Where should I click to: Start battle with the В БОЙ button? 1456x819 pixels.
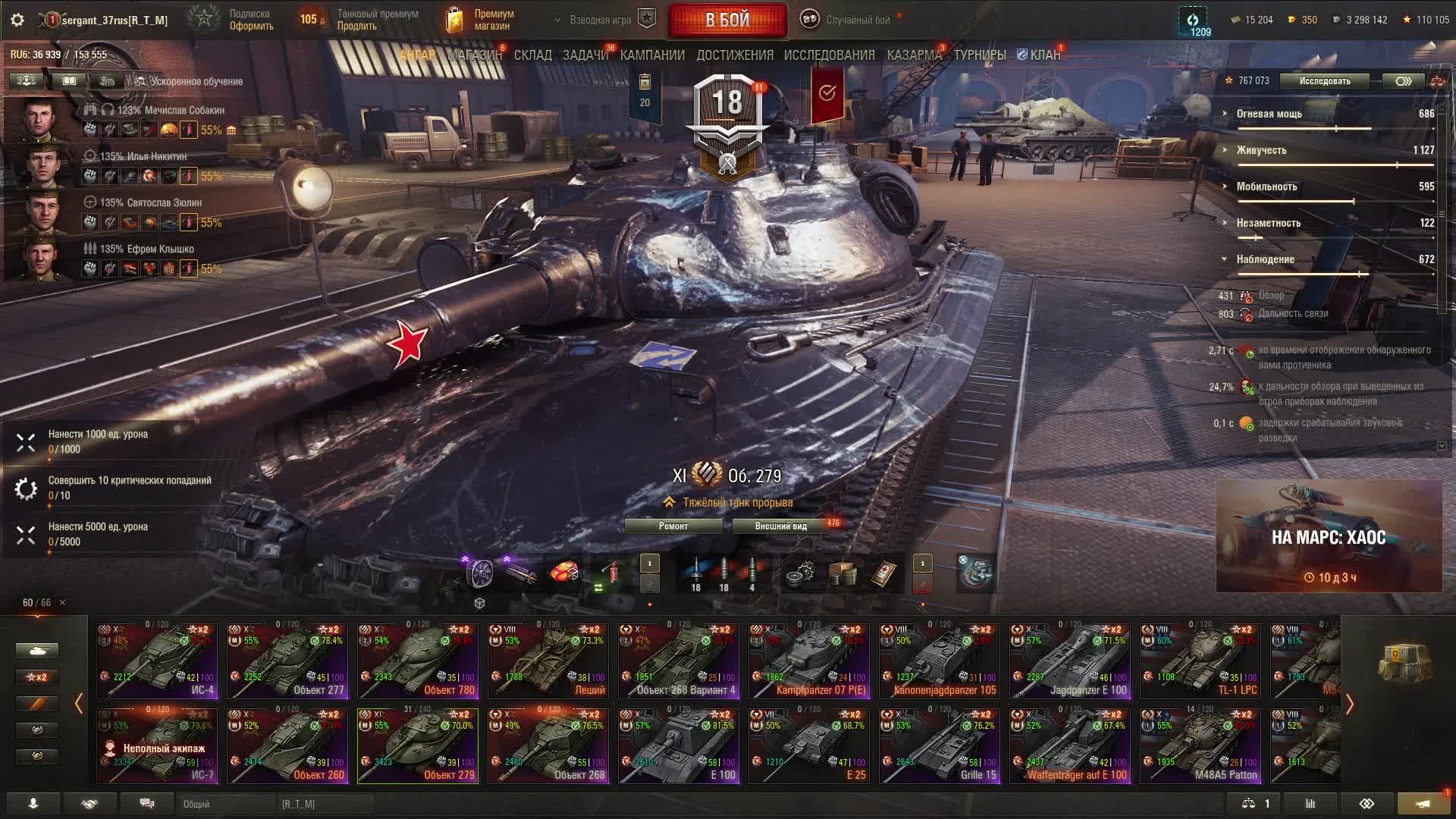pyautogui.click(x=727, y=20)
